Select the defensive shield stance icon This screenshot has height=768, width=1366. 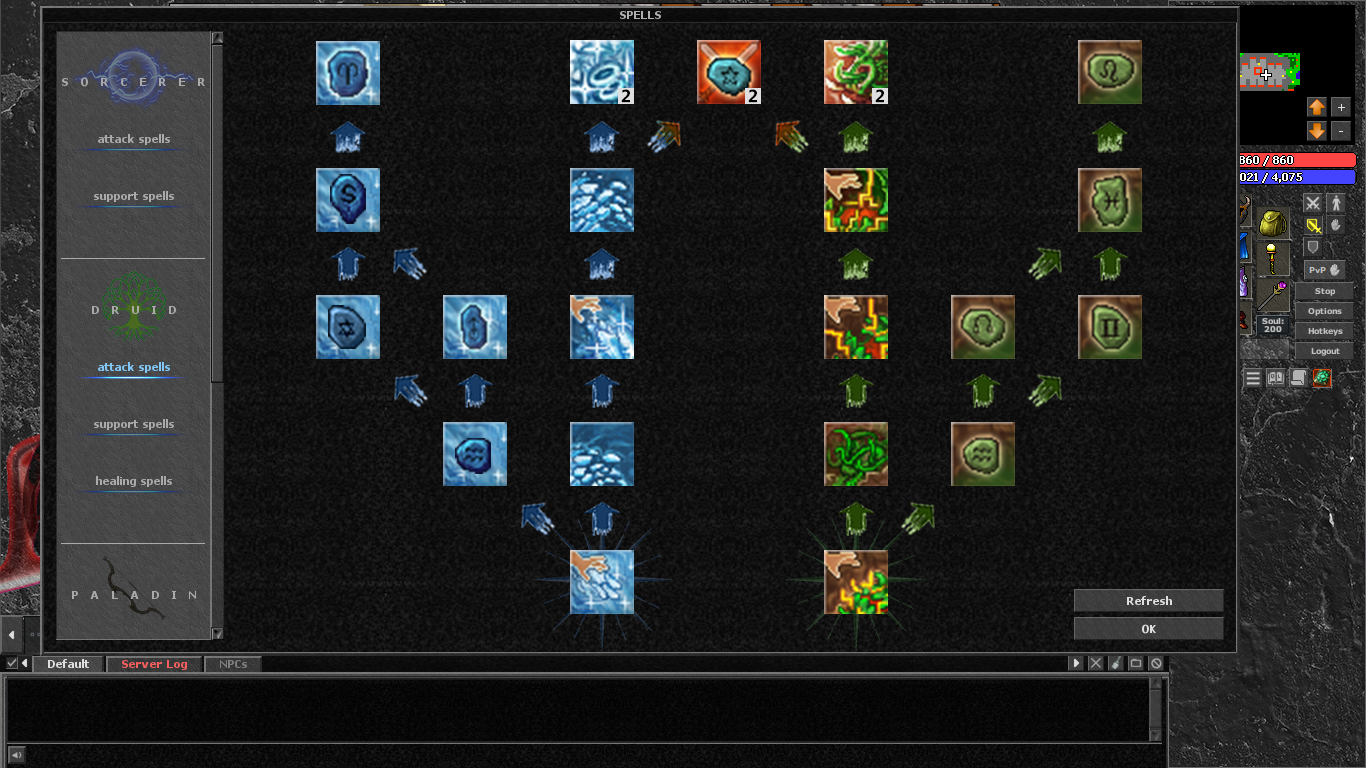click(1313, 247)
